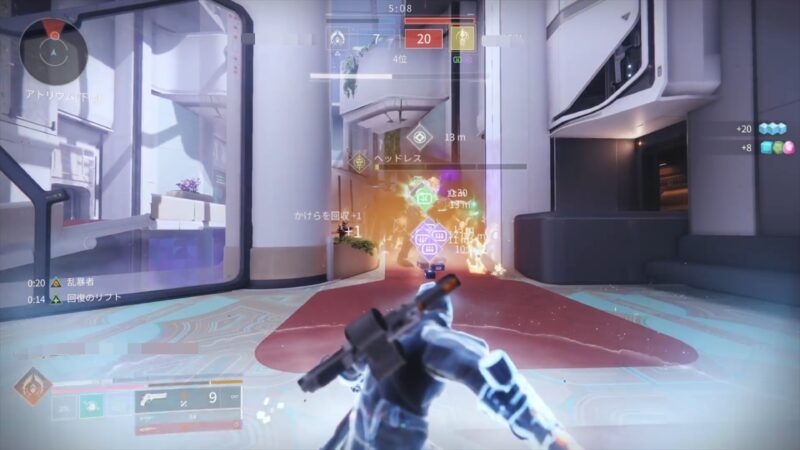800x450 pixels.
Task: Click the colored gems icon beside +8
Action: click(773, 148)
